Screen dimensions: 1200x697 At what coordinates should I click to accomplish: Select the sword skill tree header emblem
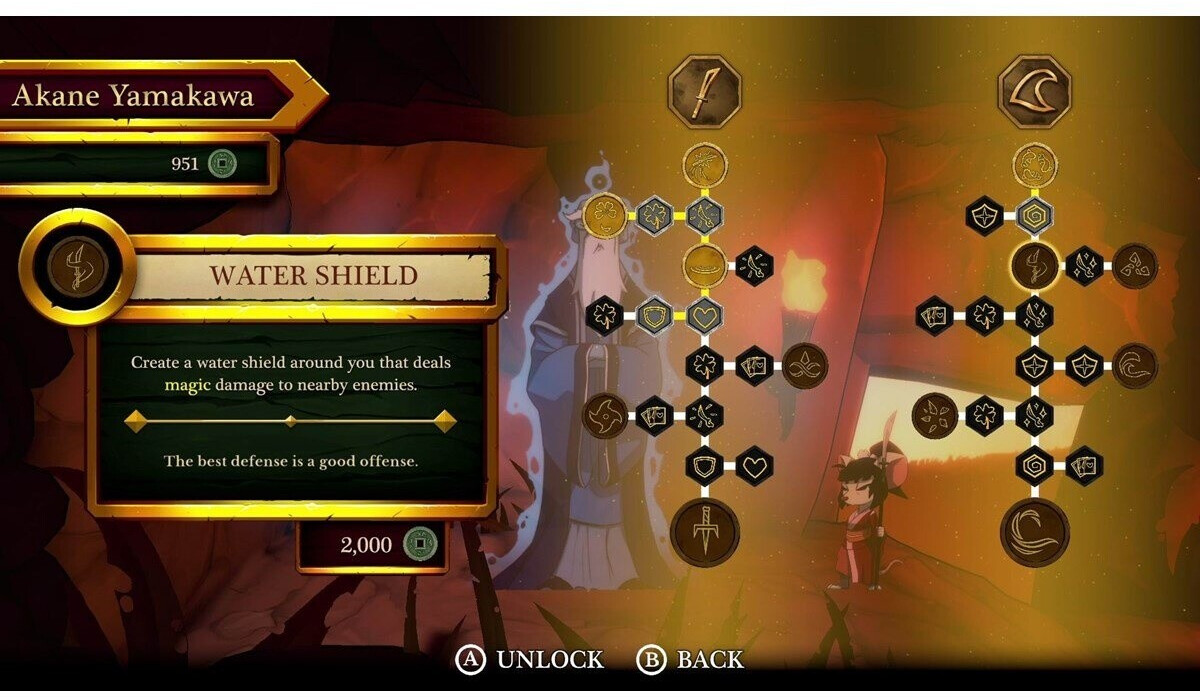tap(704, 93)
